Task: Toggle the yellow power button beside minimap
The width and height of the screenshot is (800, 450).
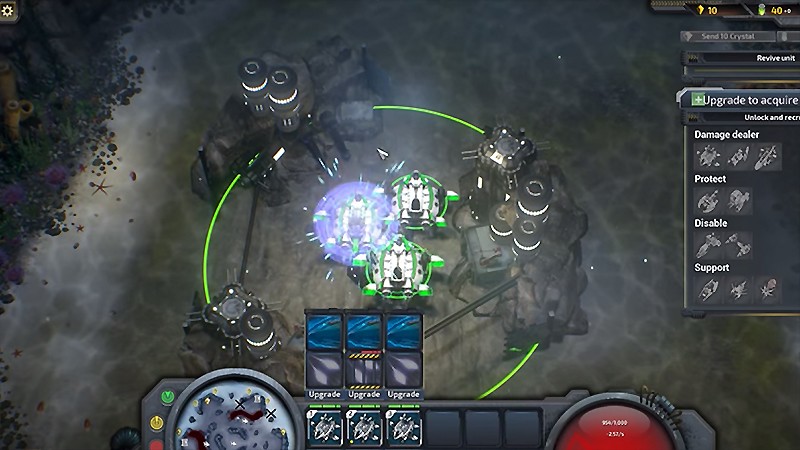Action: click(155, 423)
